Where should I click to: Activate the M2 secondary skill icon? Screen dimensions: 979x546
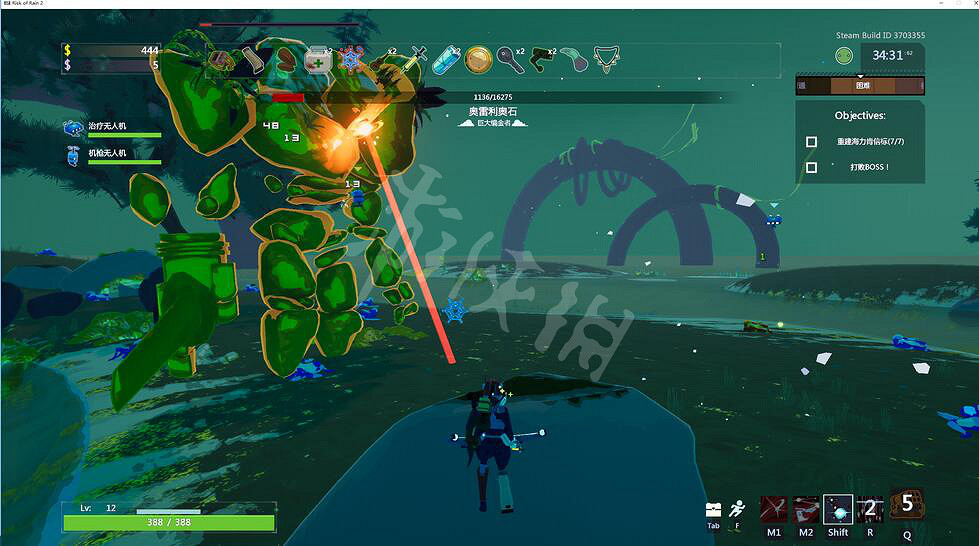(x=806, y=509)
